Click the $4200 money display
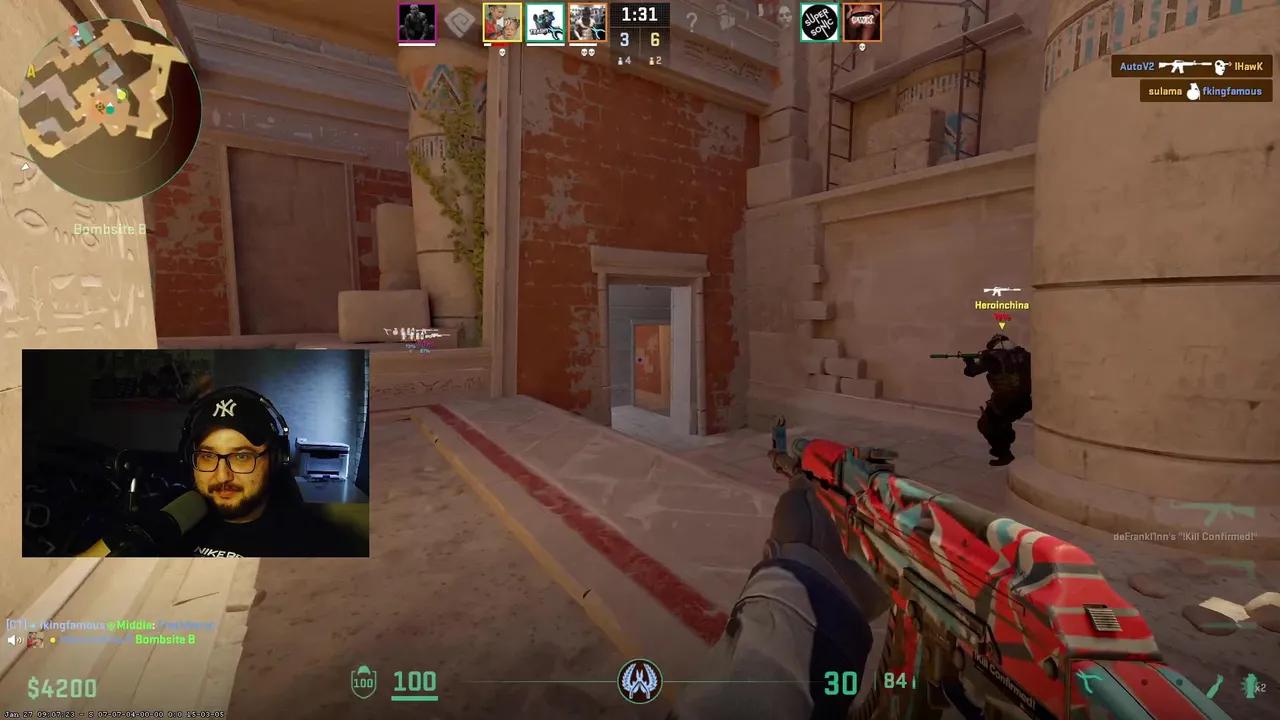 click(62, 688)
